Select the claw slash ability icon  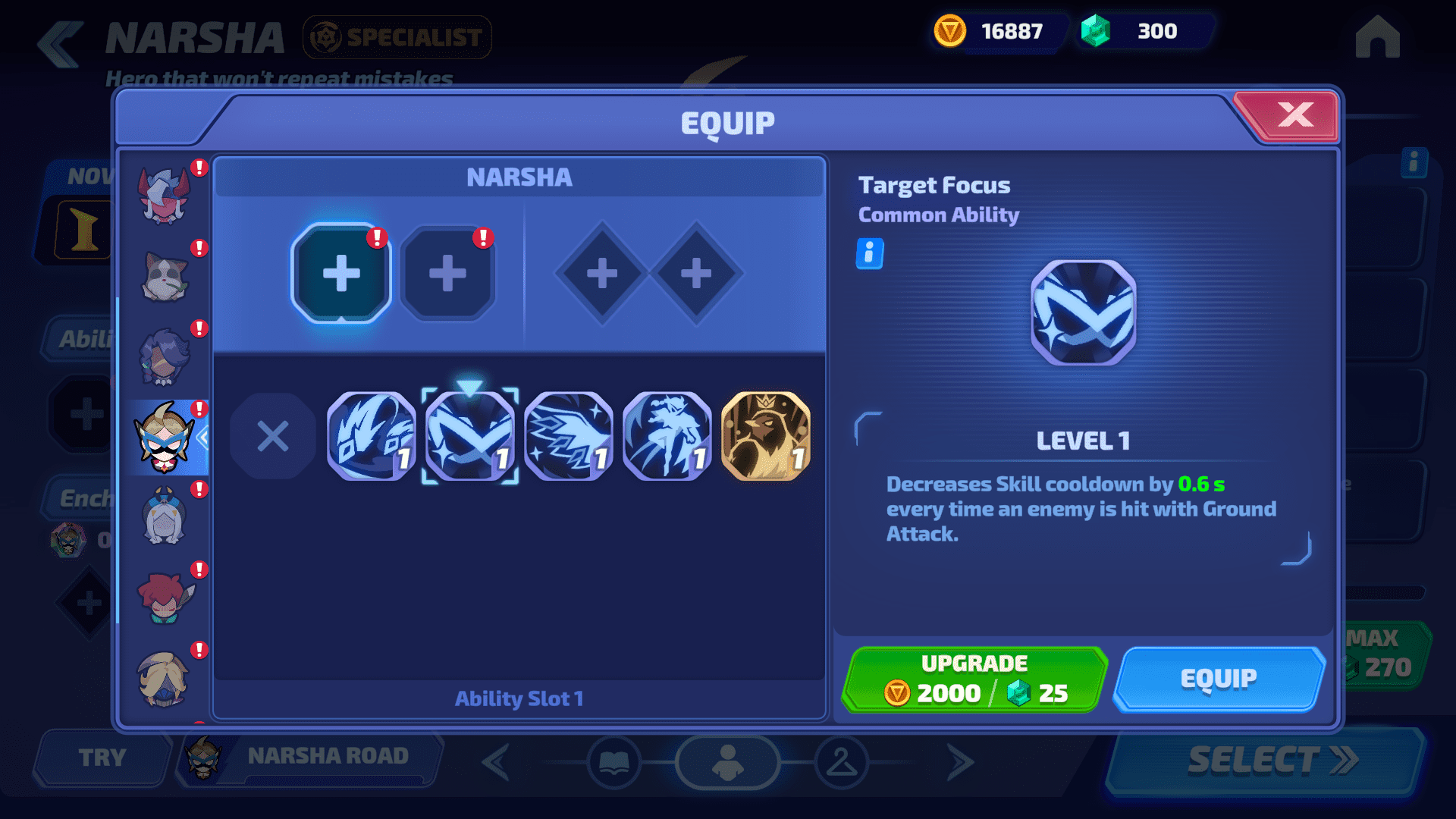point(372,436)
